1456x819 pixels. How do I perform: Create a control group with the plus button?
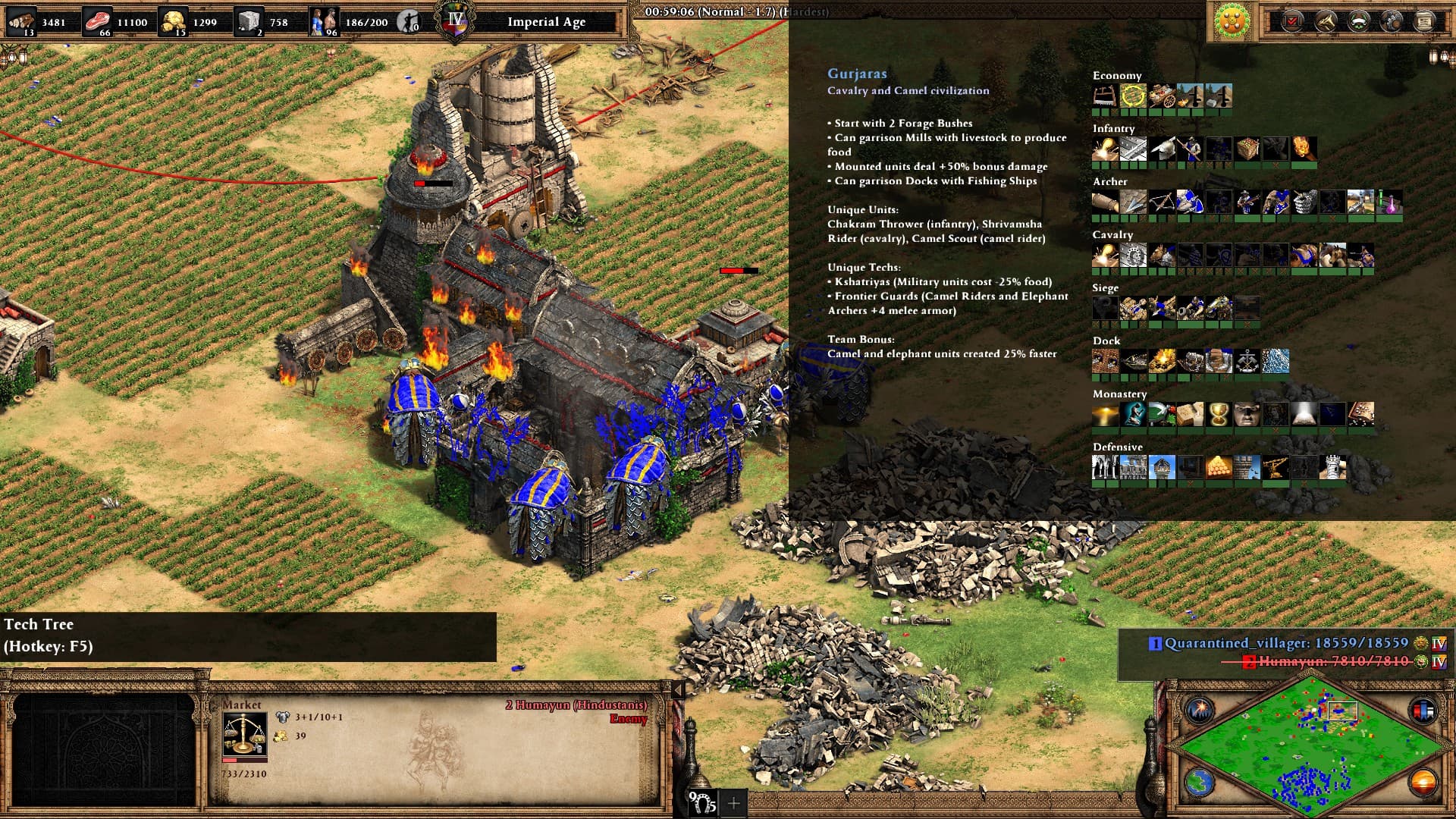pos(733,802)
